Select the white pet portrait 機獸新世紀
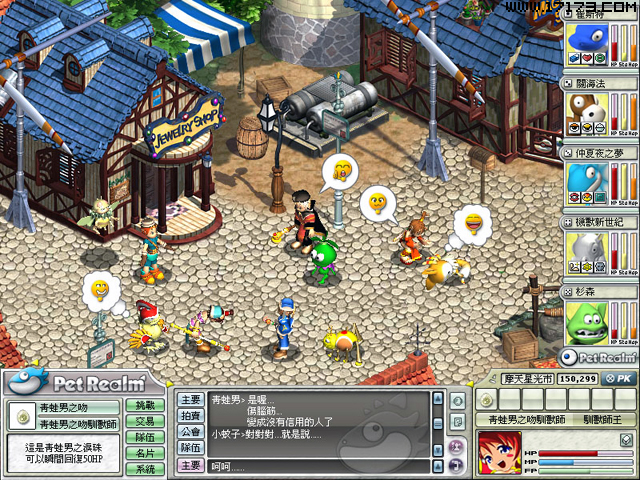Image resolution: width=640 pixels, height=480 pixels. (x=589, y=250)
